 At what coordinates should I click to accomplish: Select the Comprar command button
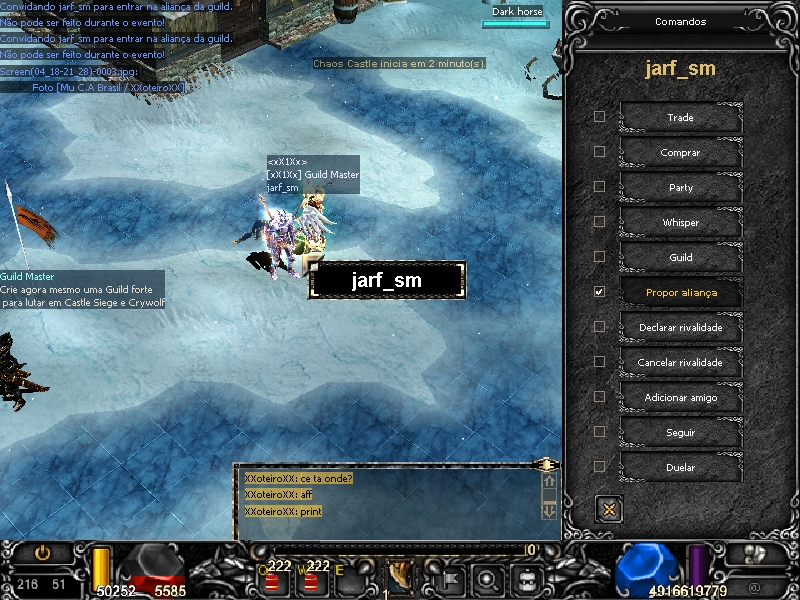[x=680, y=153]
